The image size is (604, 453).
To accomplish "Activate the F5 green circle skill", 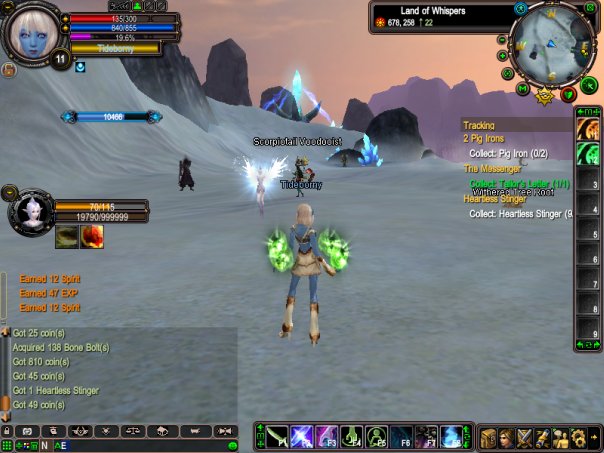I will pos(376,436).
